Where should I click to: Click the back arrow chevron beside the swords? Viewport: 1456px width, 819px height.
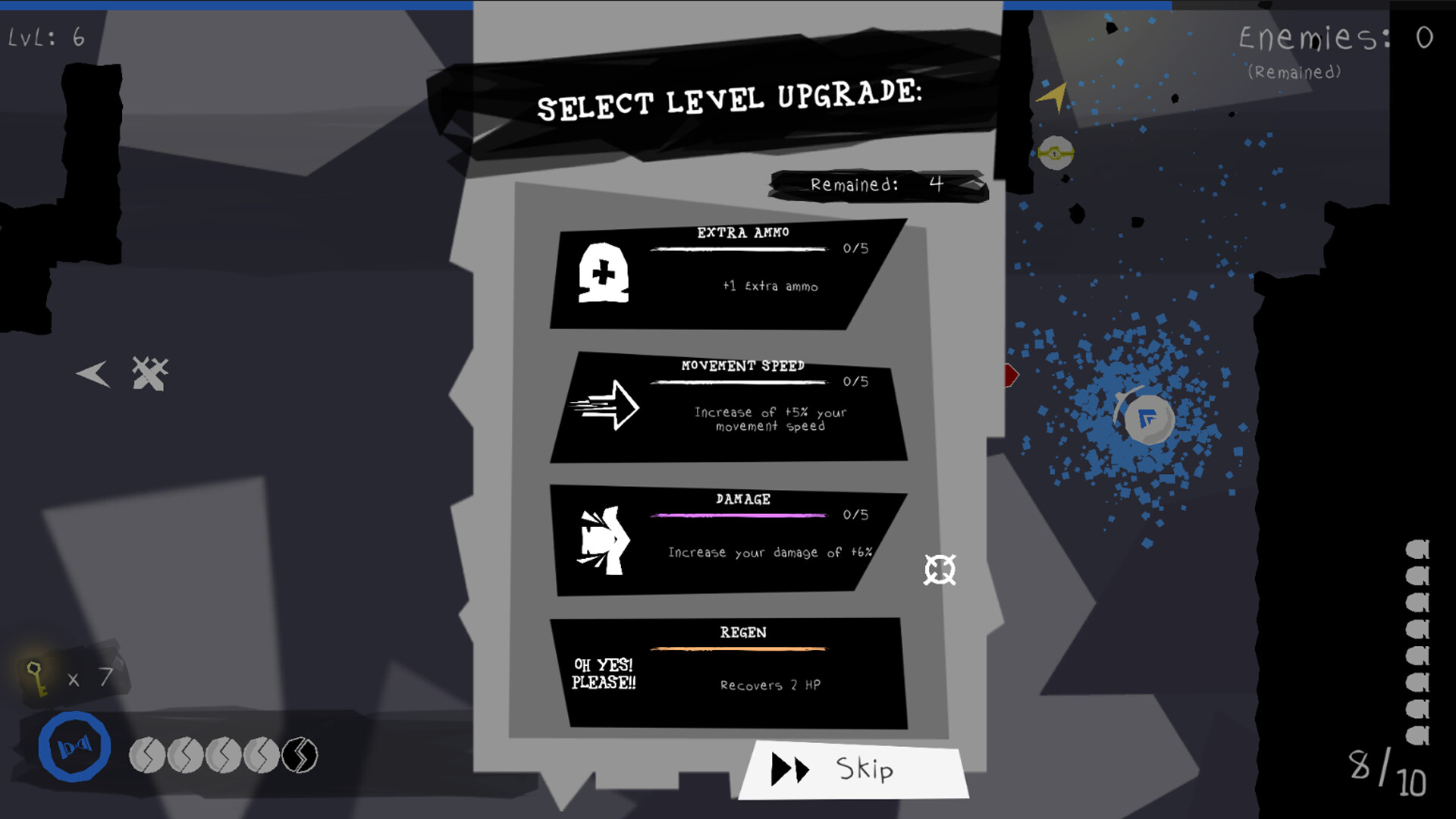[x=91, y=373]
